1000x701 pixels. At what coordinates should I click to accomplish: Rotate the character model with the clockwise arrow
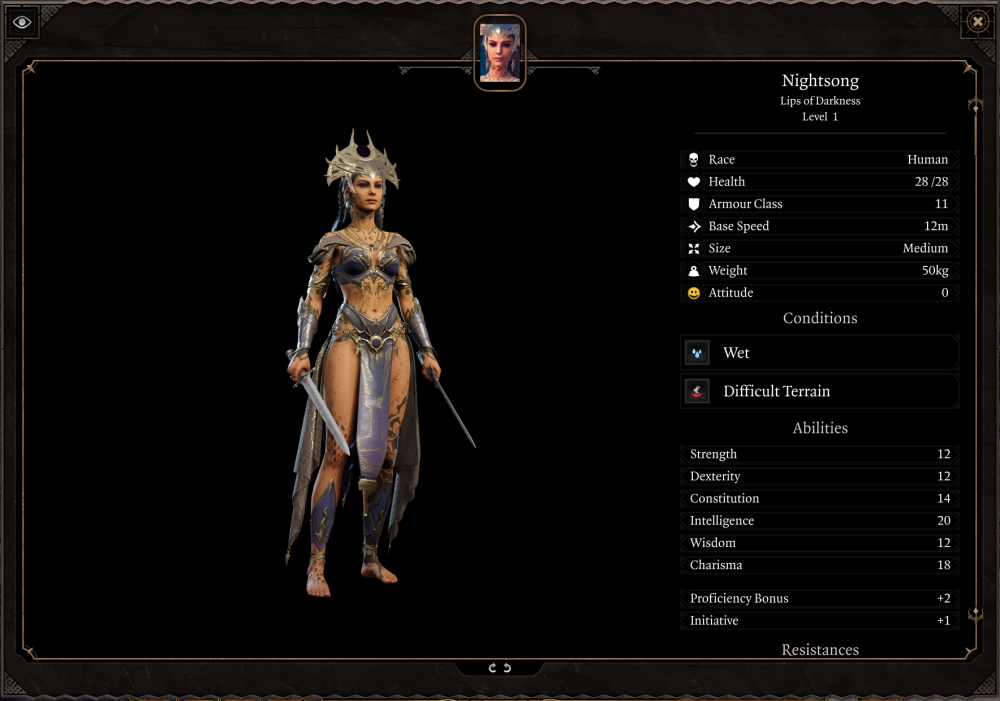click(492, 668)
